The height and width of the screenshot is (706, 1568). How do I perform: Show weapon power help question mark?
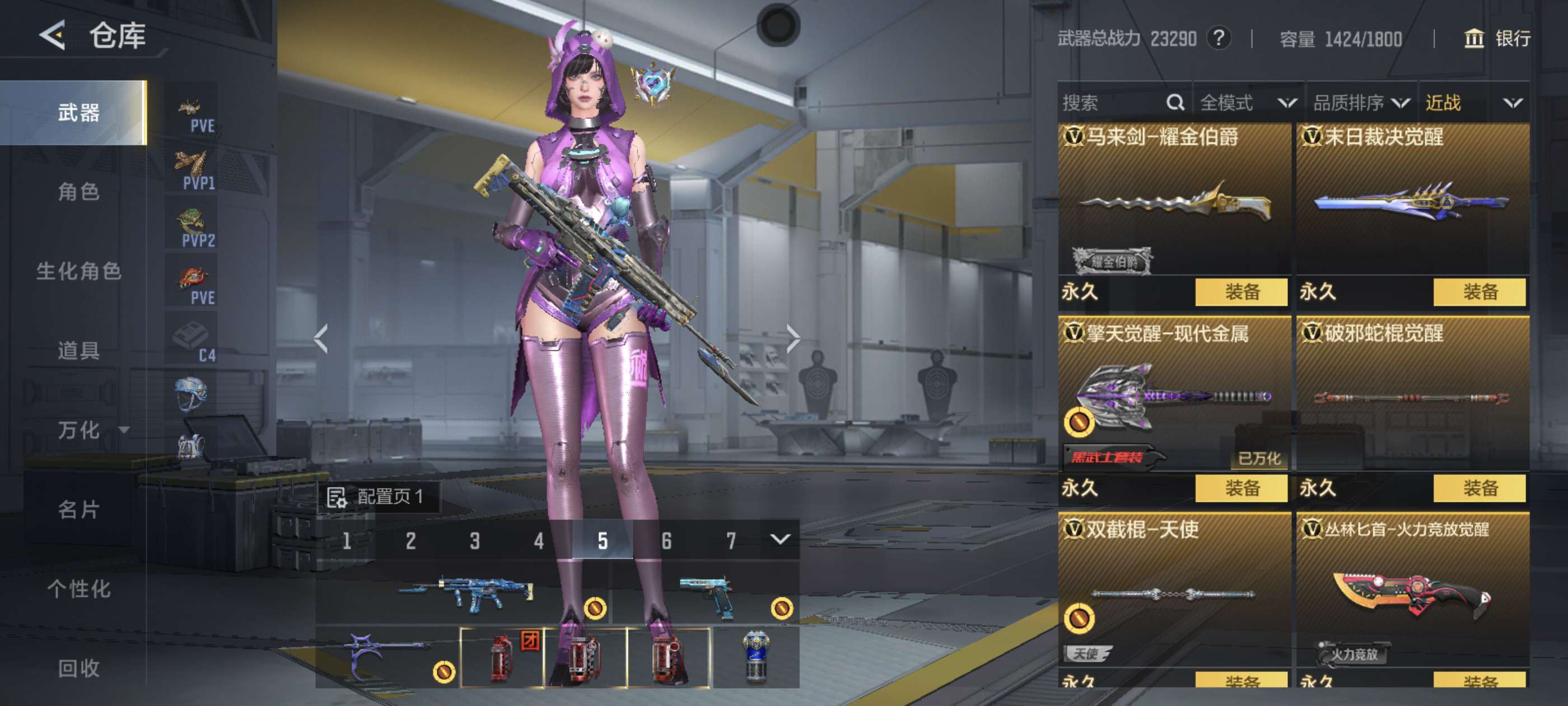click(1219, 38)
